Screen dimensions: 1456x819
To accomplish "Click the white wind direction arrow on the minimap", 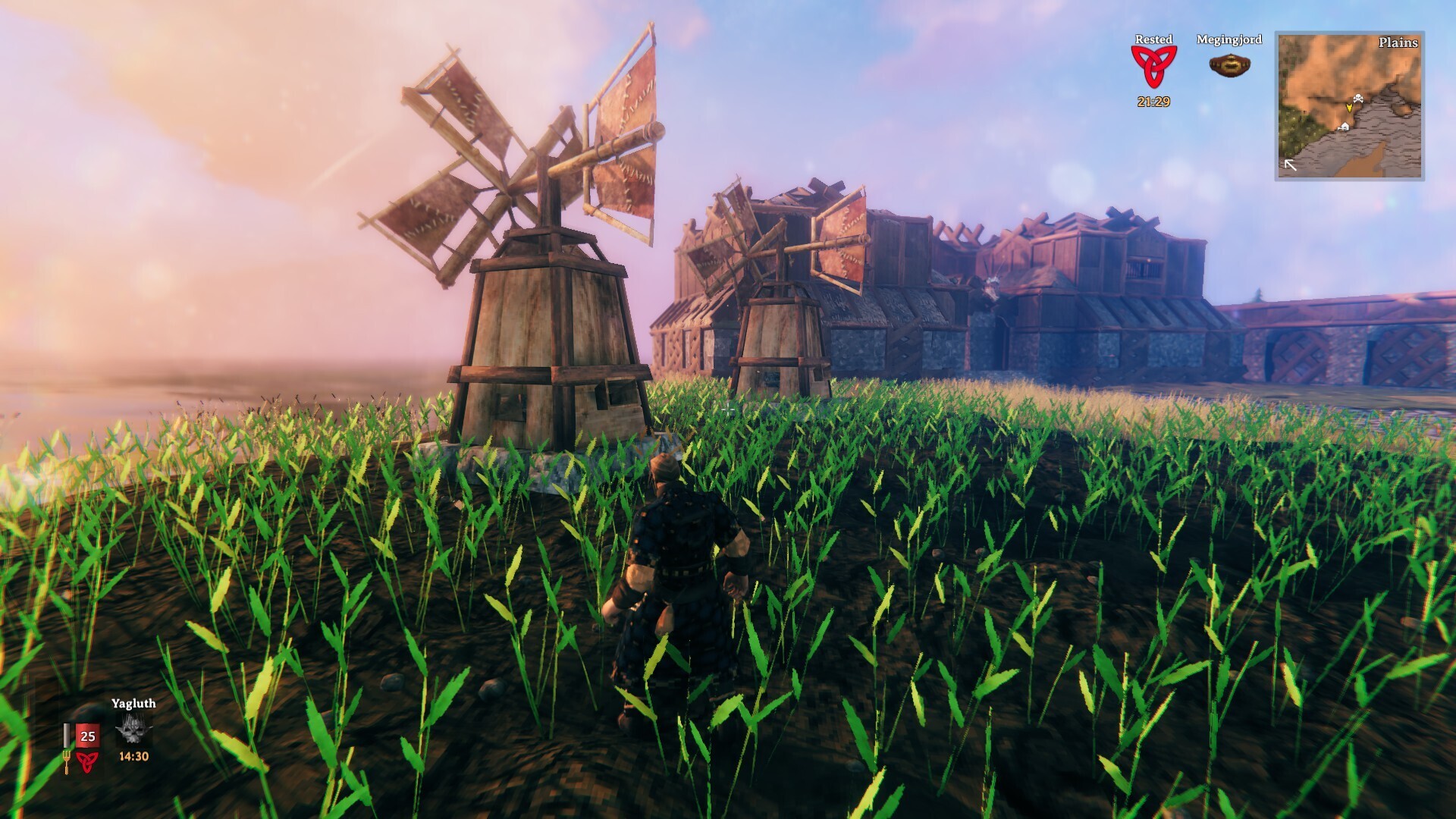I will point(1290,164).
